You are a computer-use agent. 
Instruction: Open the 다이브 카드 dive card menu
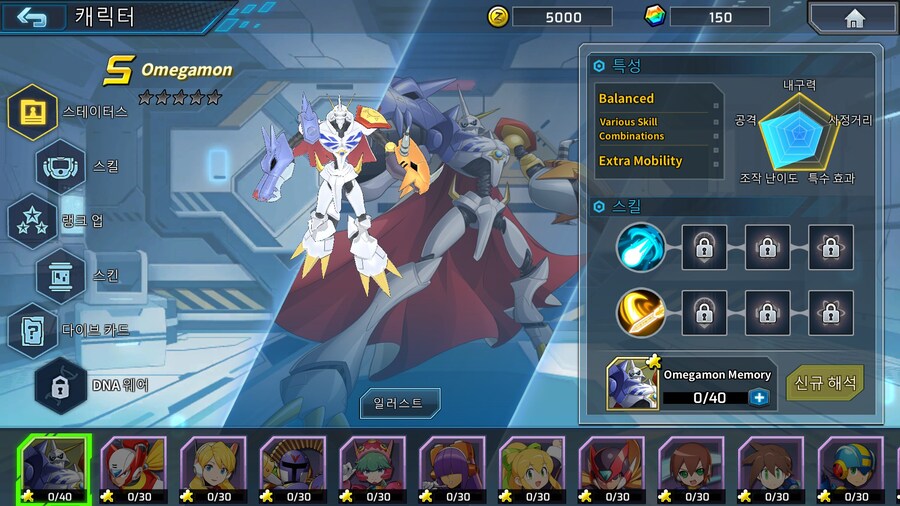33,330
